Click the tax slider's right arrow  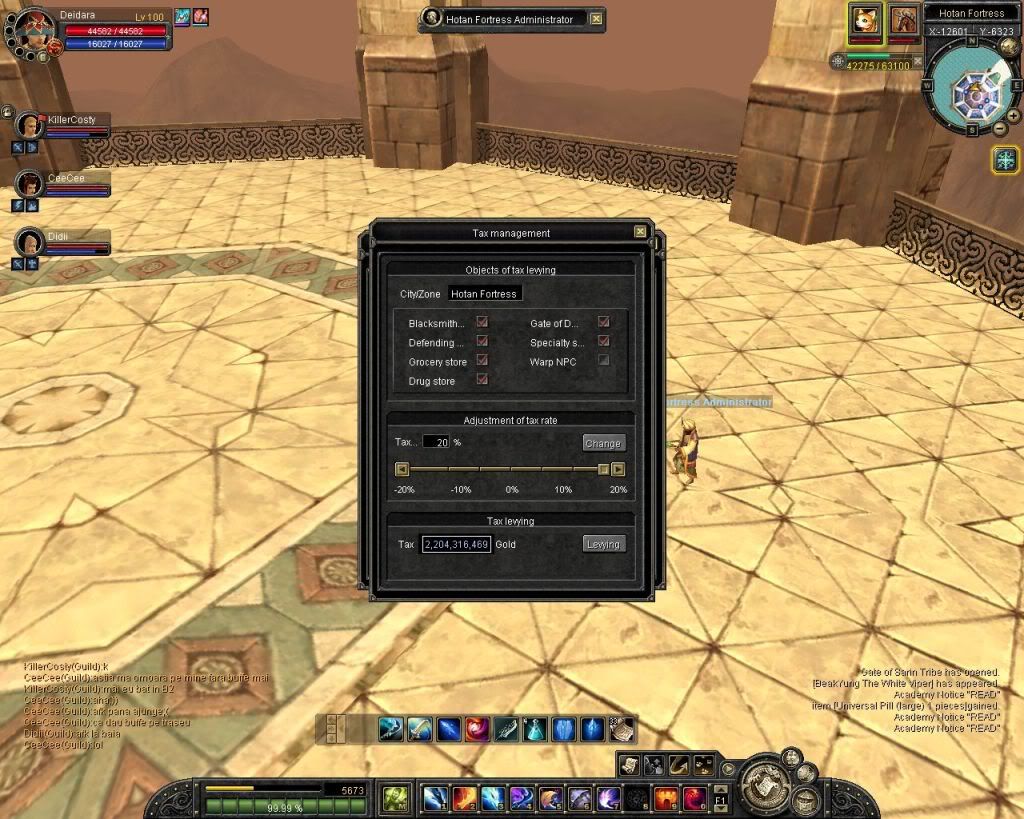click(618, 469)
